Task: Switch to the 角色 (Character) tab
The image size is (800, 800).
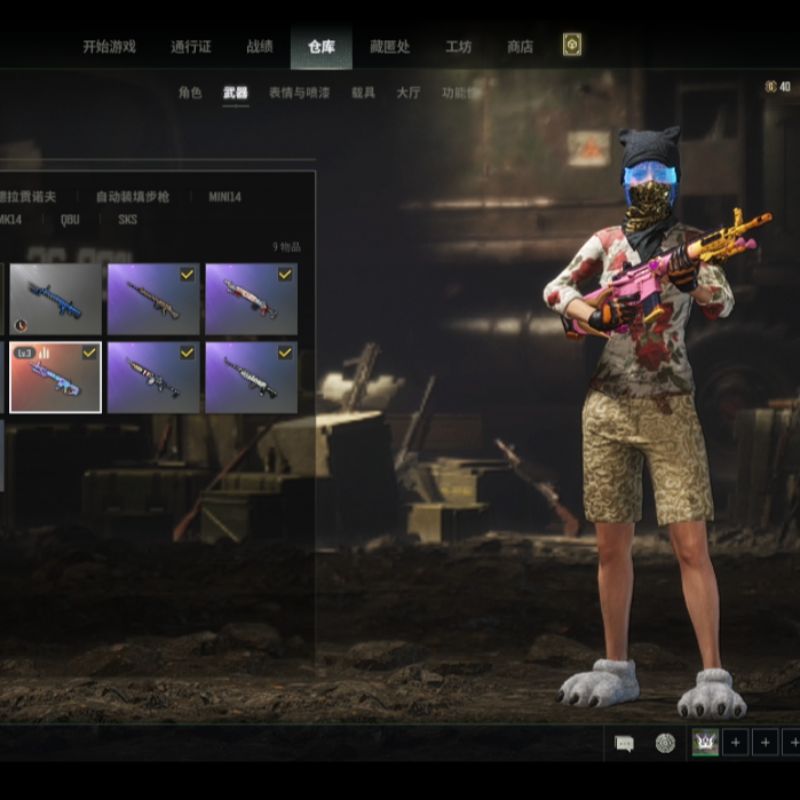Action: click(x=190, y=93)
